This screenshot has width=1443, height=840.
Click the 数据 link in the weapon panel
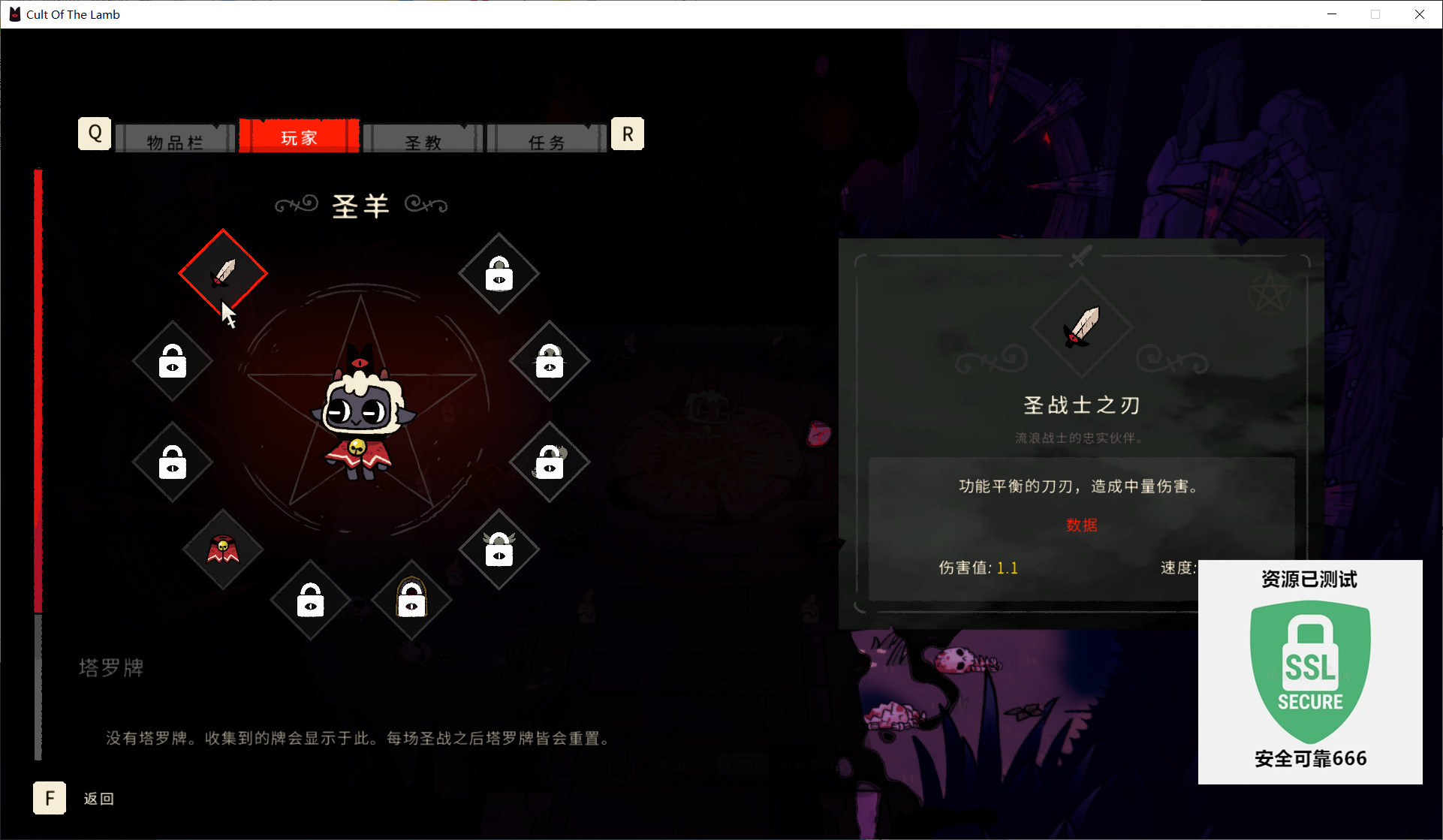(x=1081, y=525)
